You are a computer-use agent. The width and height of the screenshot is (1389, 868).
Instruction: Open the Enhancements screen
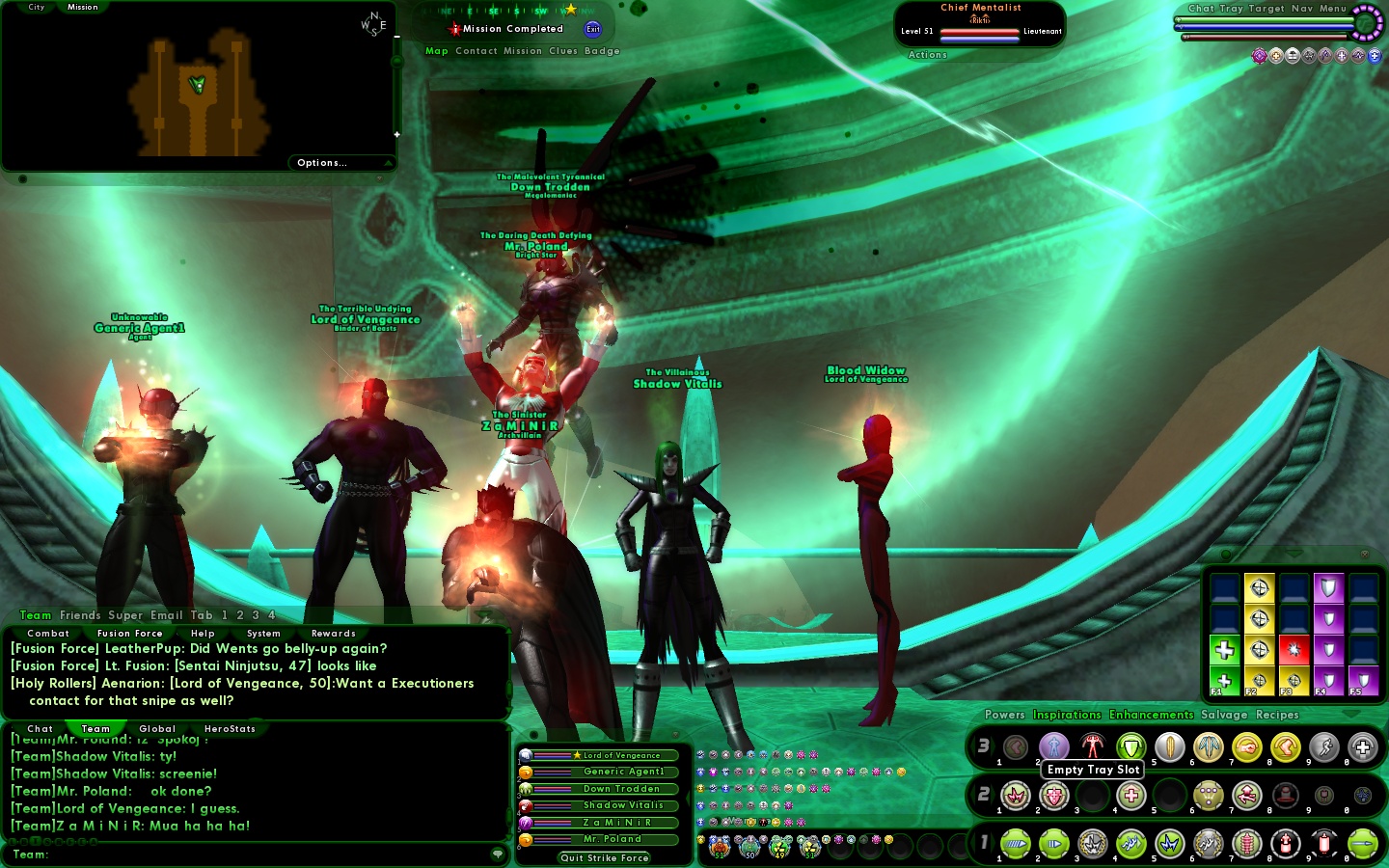pos(1152,715)
